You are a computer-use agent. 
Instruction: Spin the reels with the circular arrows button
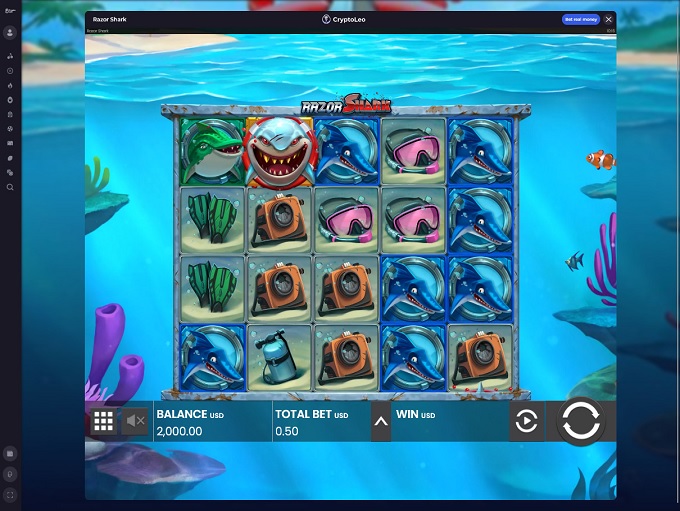[580, 421]
